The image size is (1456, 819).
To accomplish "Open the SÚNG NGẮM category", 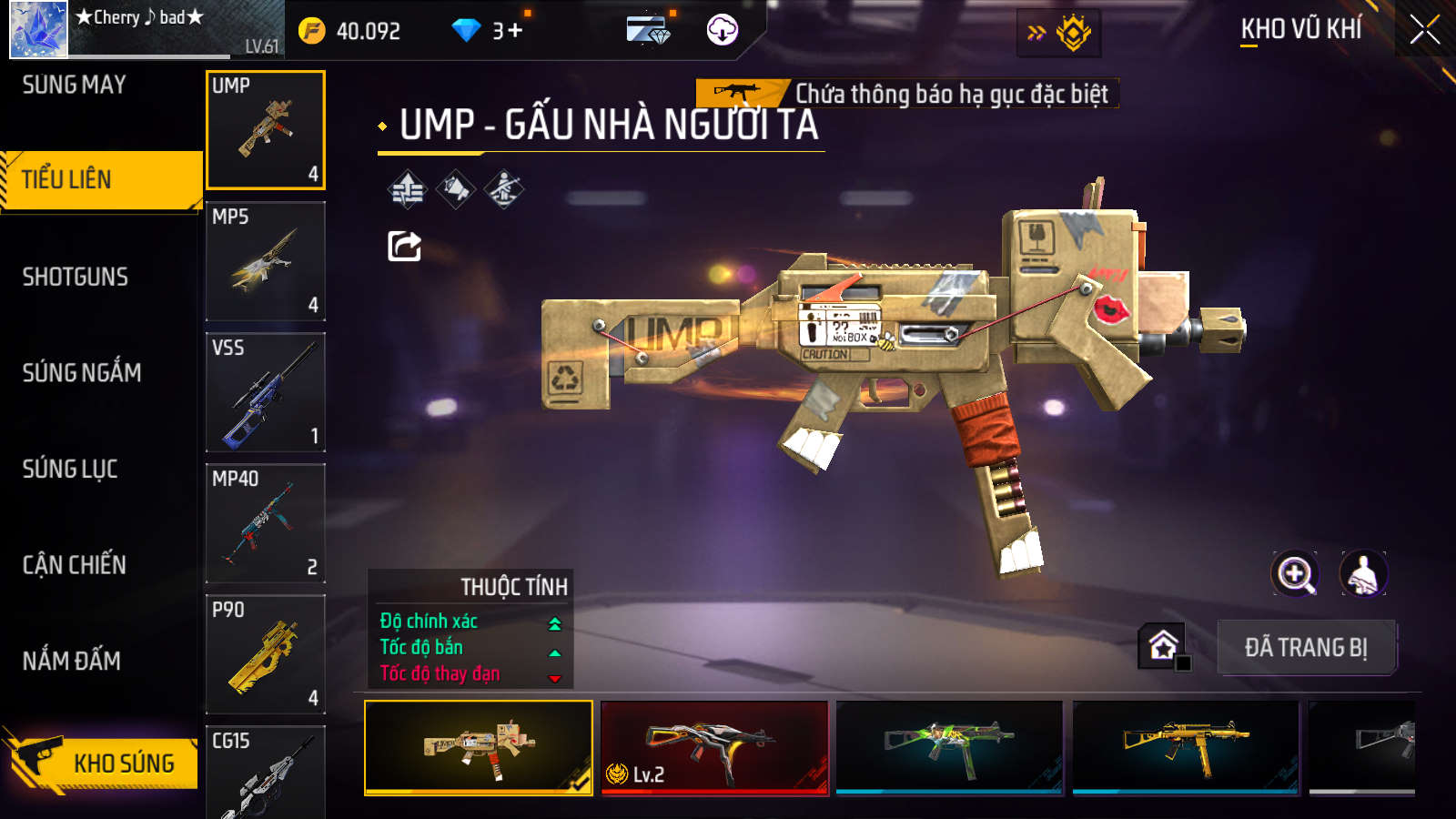I will tap(82, 372).
